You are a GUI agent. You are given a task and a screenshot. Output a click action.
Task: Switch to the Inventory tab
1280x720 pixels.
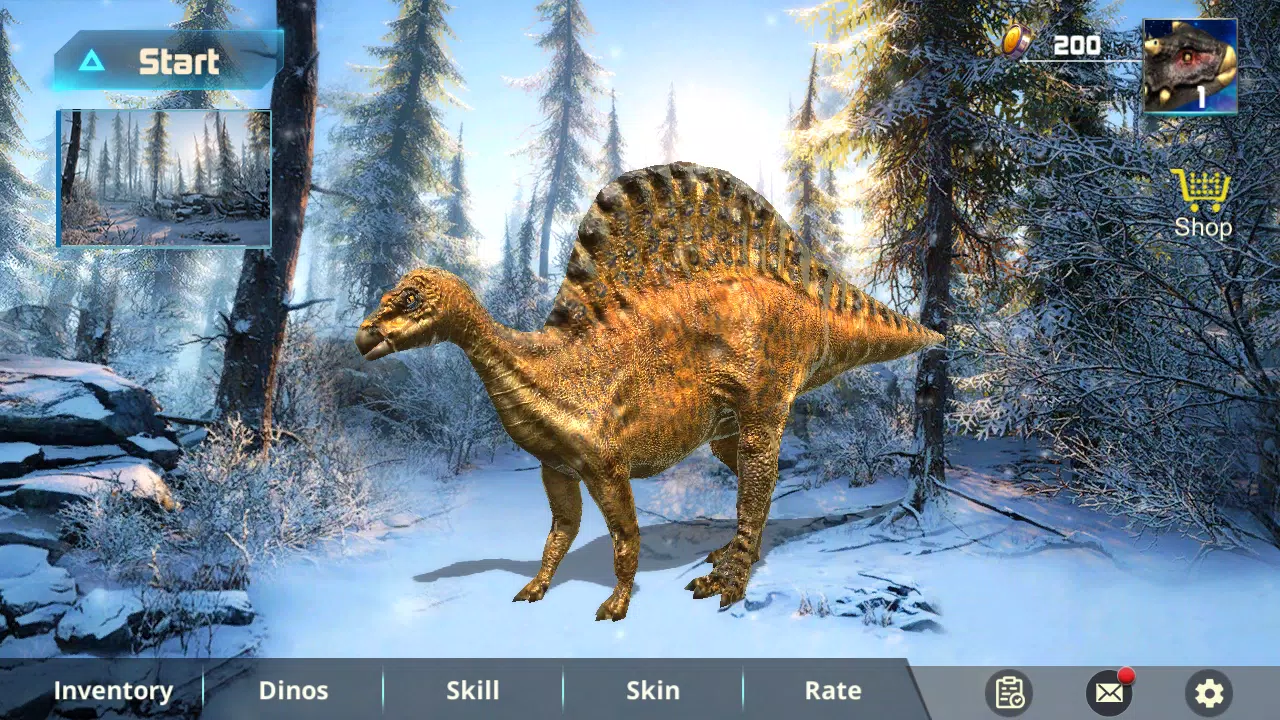click(x=114, y=690)
